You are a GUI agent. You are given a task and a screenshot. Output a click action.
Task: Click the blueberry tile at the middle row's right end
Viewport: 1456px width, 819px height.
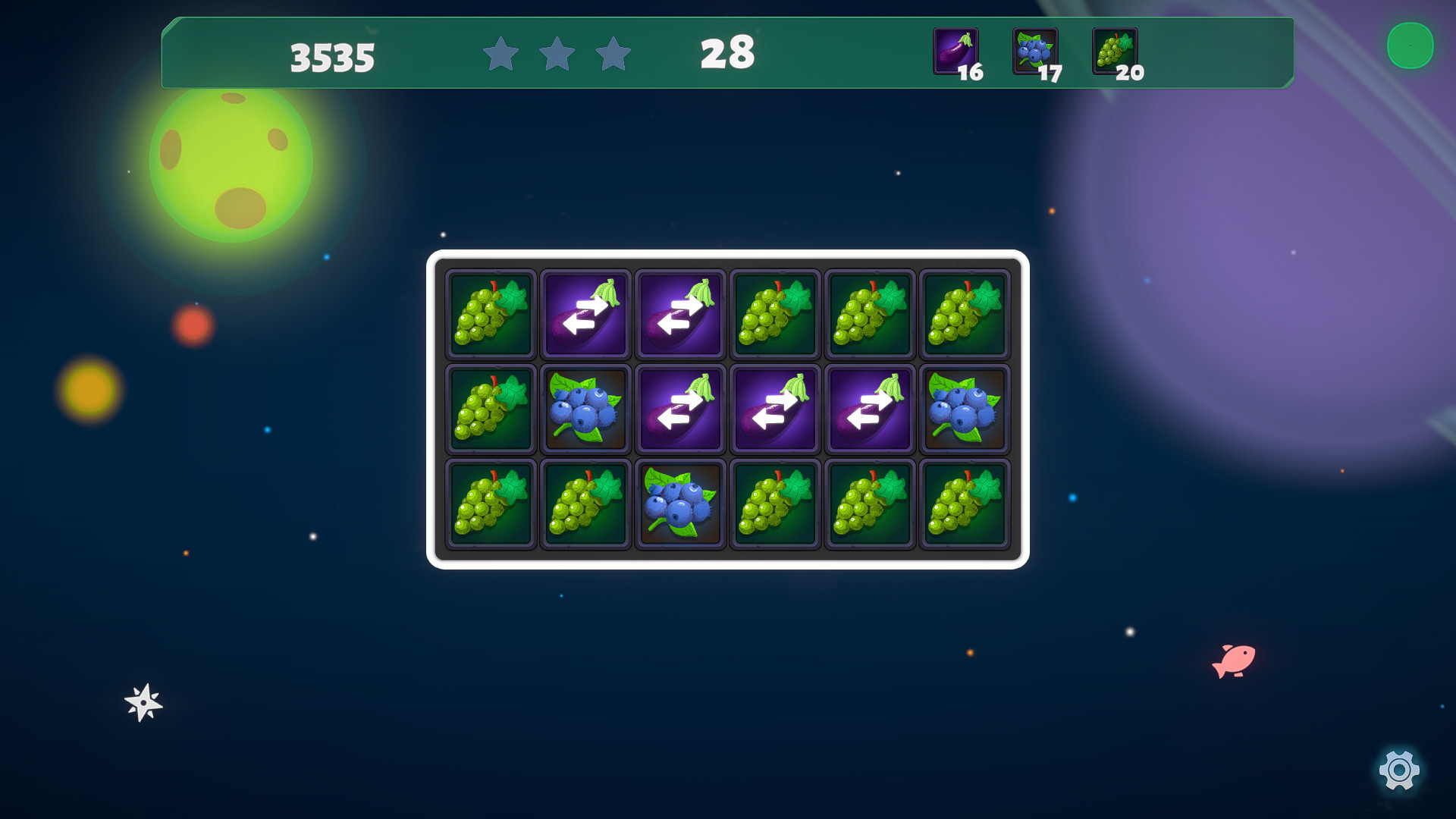tap(965, 408)
